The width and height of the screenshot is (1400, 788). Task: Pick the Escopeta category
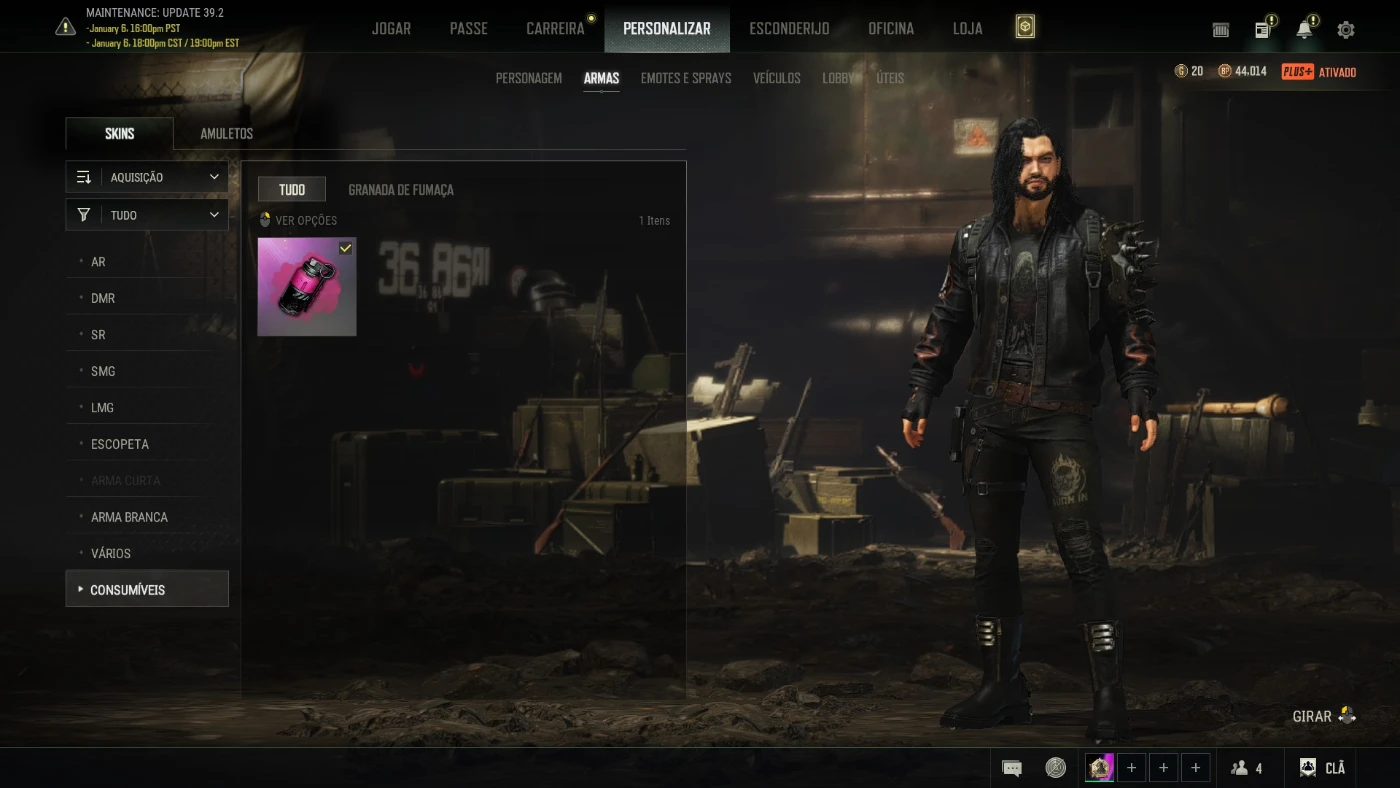[120, 444]
